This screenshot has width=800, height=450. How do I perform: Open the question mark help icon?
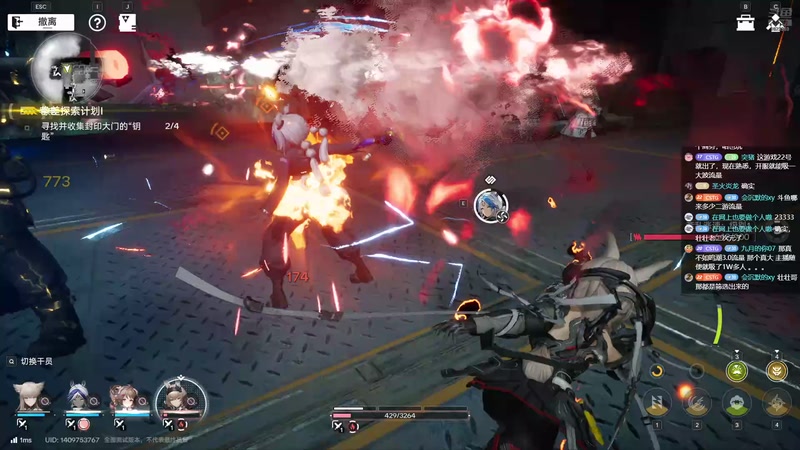click(97, 22)
